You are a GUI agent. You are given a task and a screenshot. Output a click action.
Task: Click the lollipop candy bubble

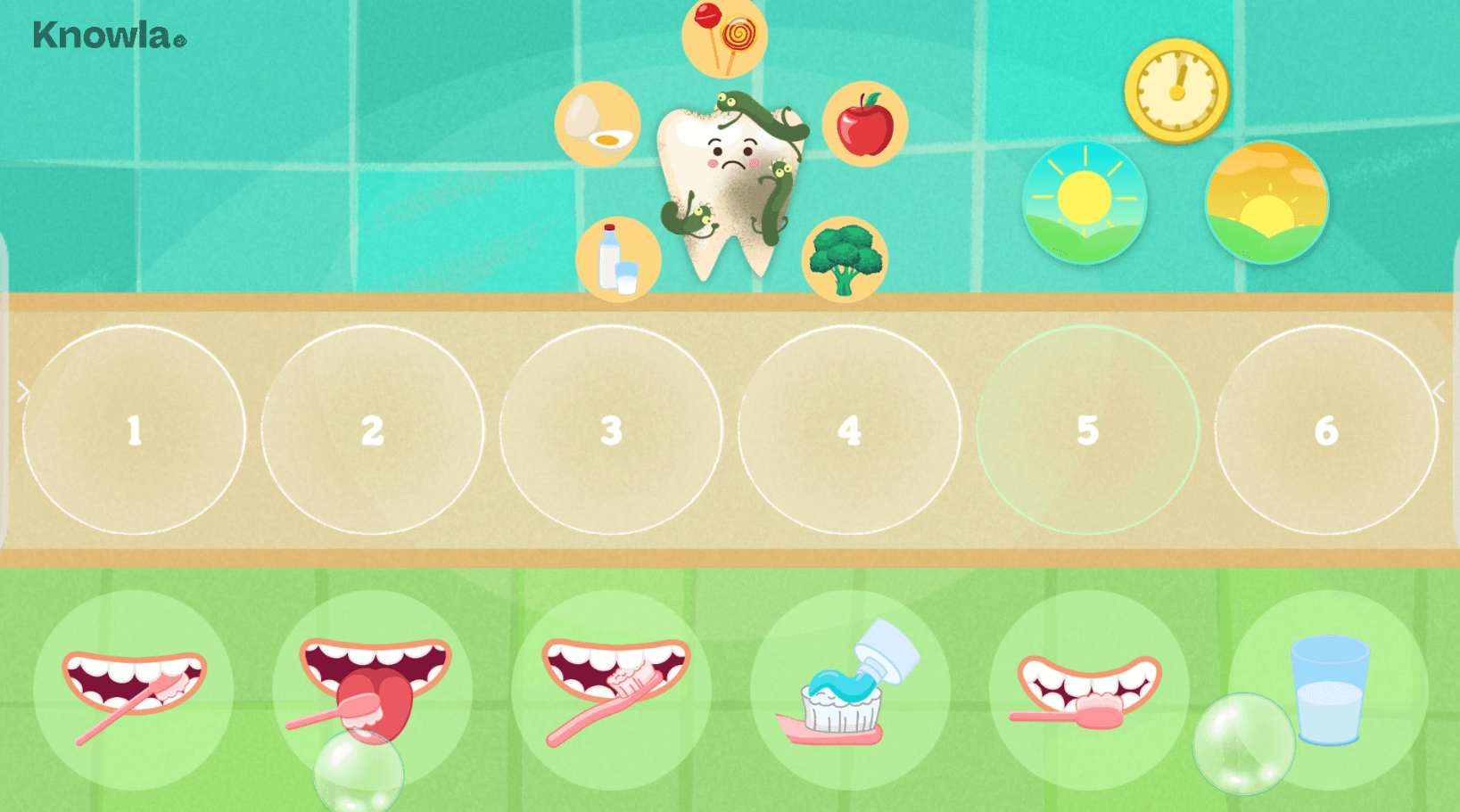[x=724, y=36]
